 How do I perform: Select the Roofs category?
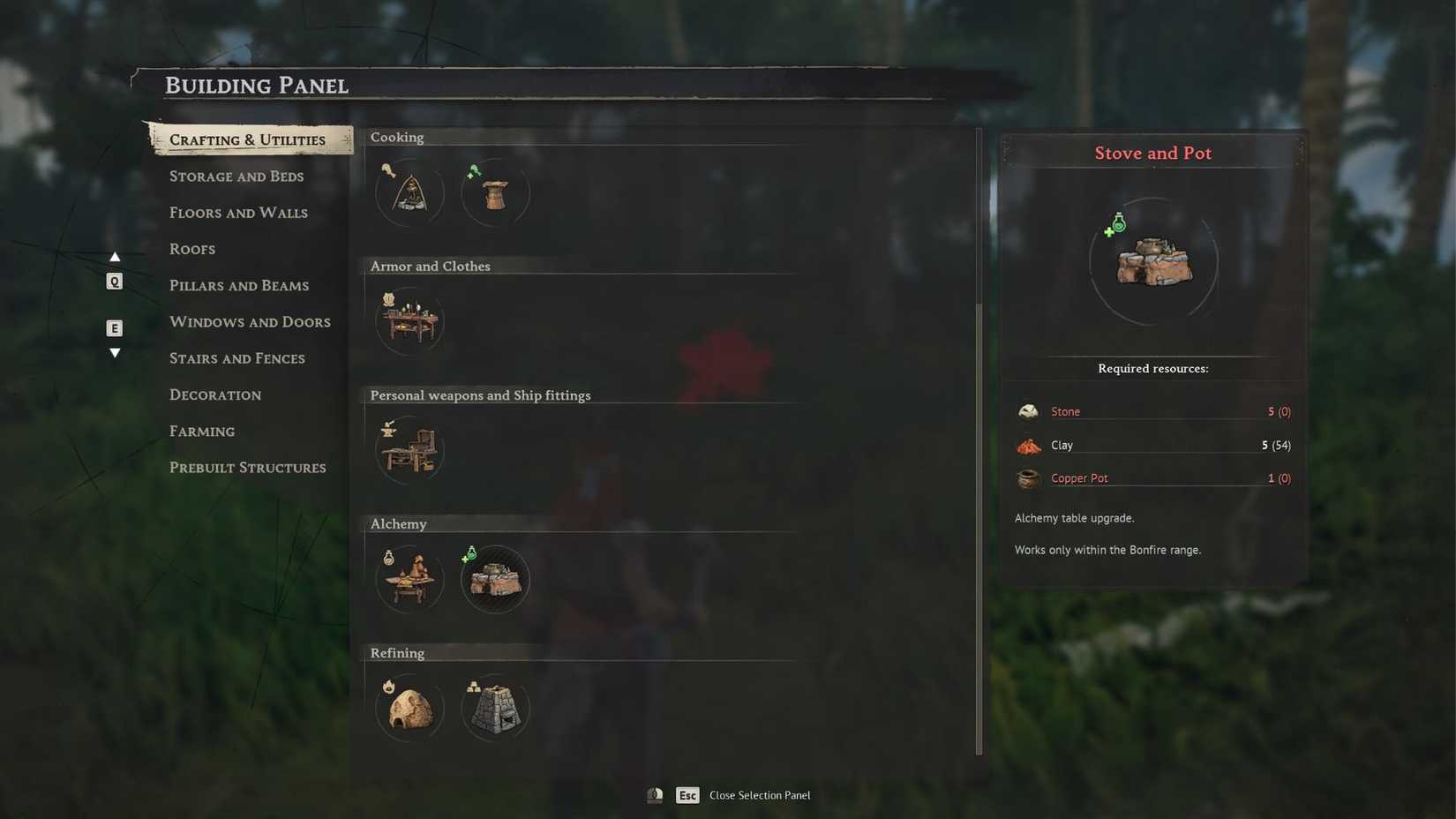[x=191, y=249]
